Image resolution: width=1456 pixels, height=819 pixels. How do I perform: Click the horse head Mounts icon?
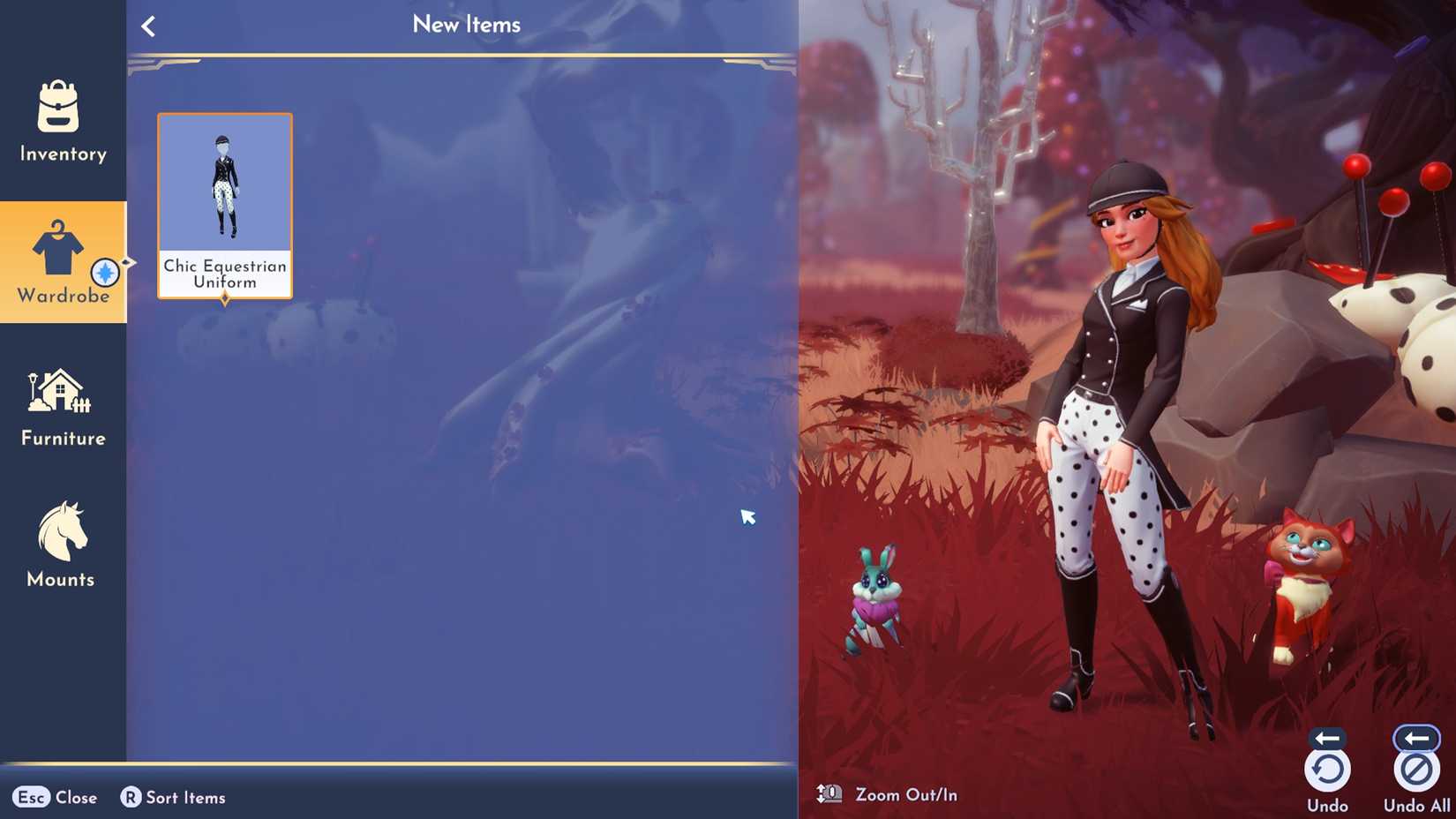pos(60,530)
